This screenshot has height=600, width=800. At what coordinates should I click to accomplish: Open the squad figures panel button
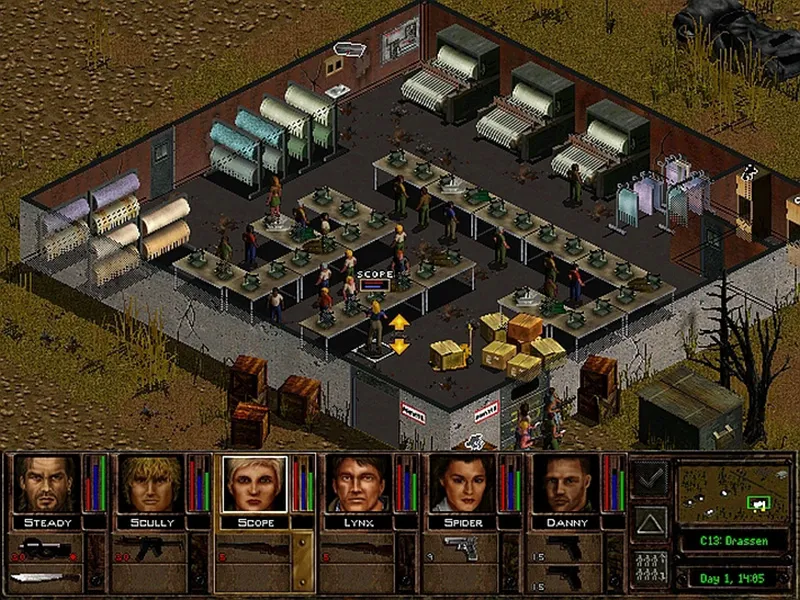(x=651, y=567)
